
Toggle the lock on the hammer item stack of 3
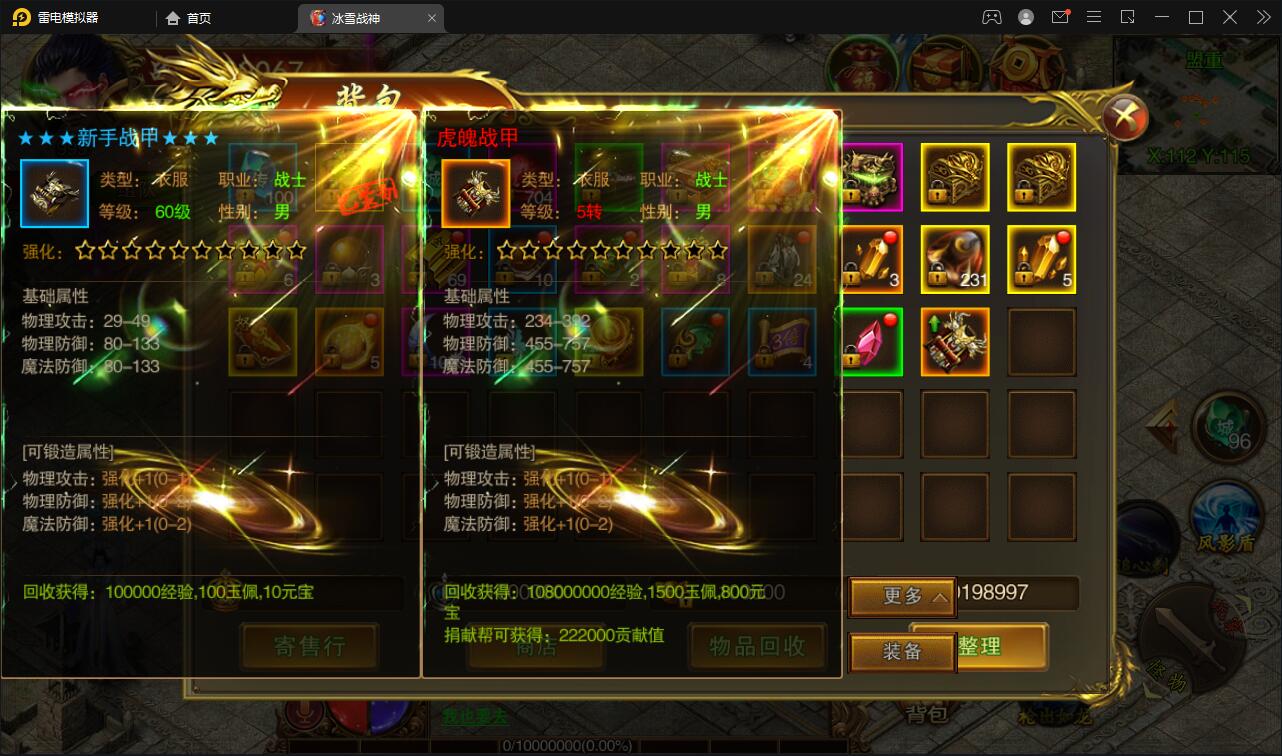(x=850, y=276)
